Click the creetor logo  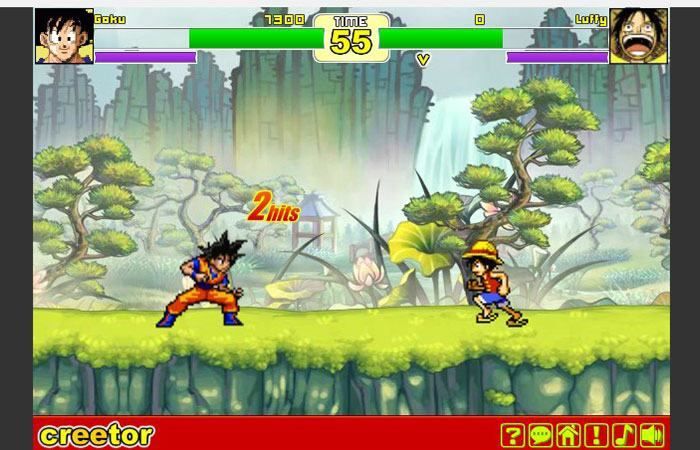click(96, 435)
